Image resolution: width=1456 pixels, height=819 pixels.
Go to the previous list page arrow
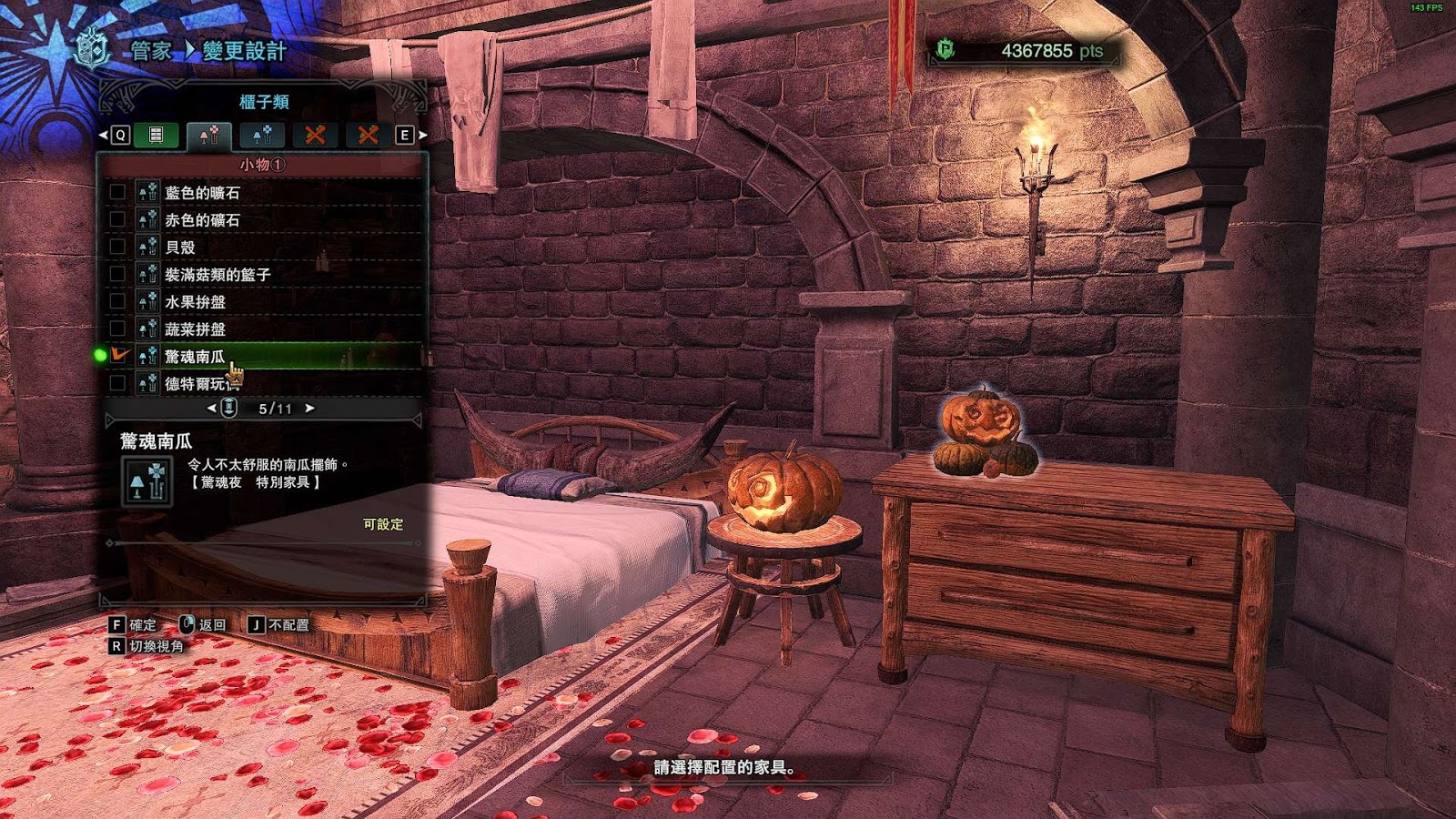click(x=212, y=409)
